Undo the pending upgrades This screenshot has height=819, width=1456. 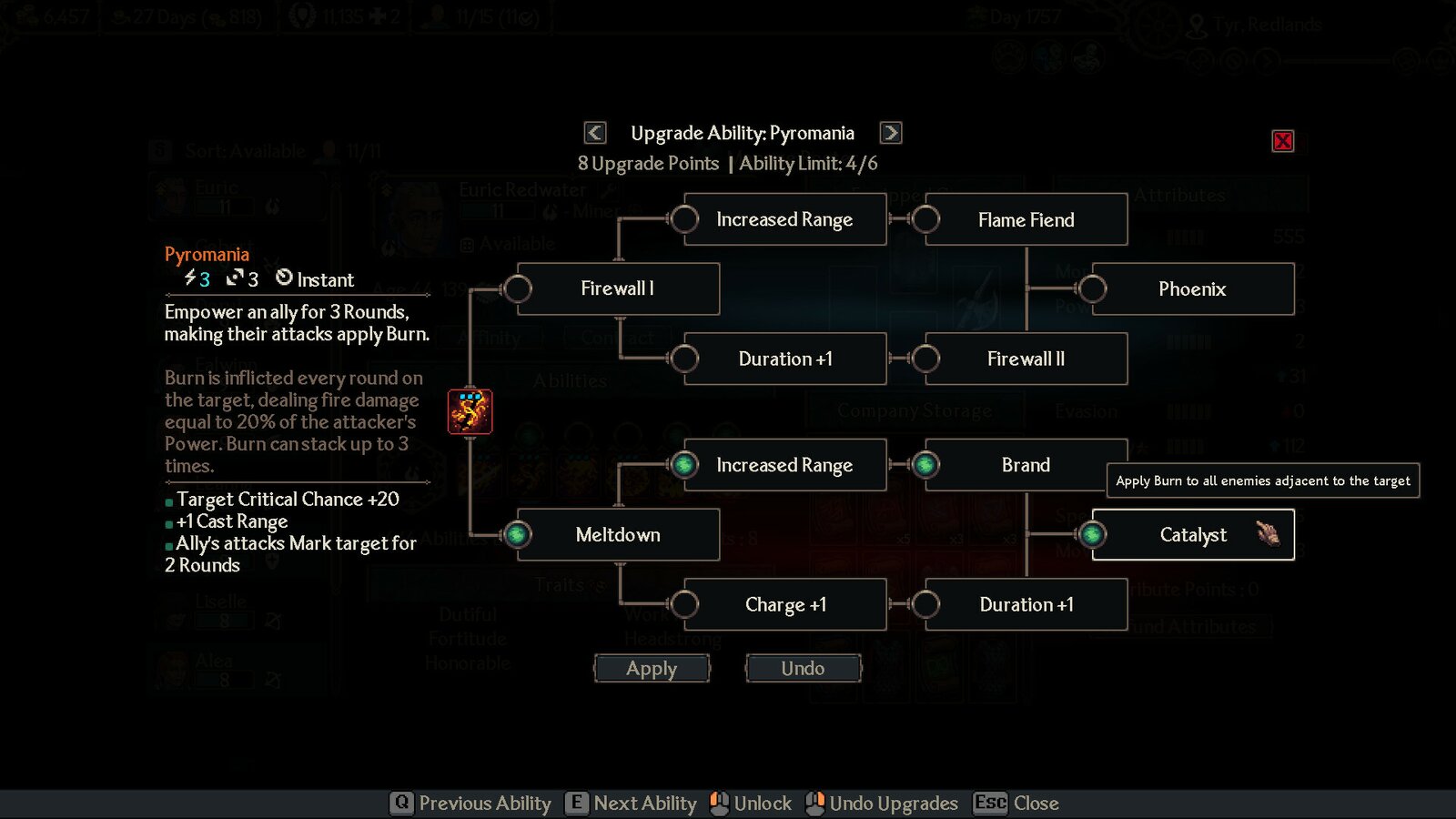point(803,669)
